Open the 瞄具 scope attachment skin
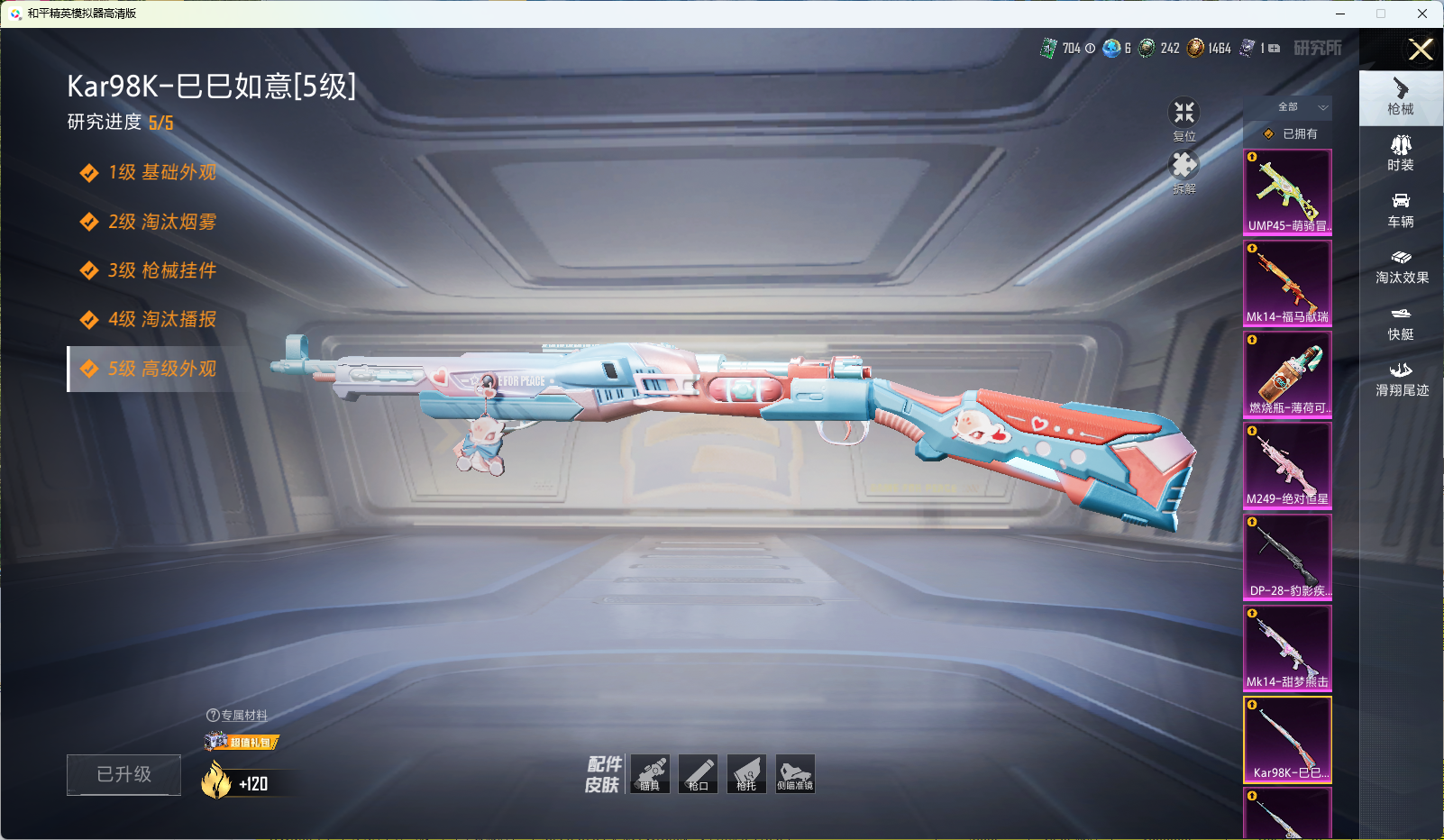 pos(650,773)
